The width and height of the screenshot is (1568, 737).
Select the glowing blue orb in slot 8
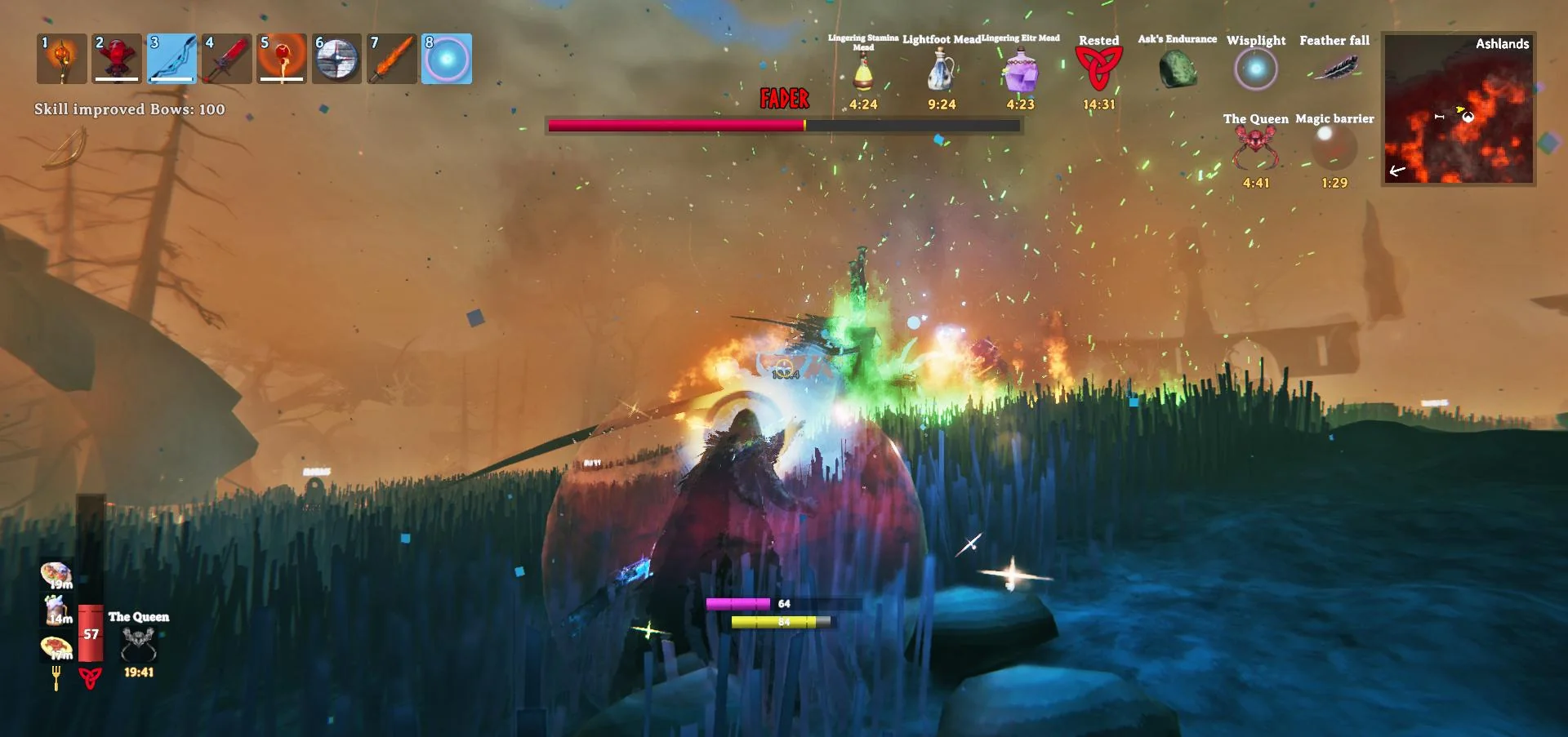[x=447, y=59]
